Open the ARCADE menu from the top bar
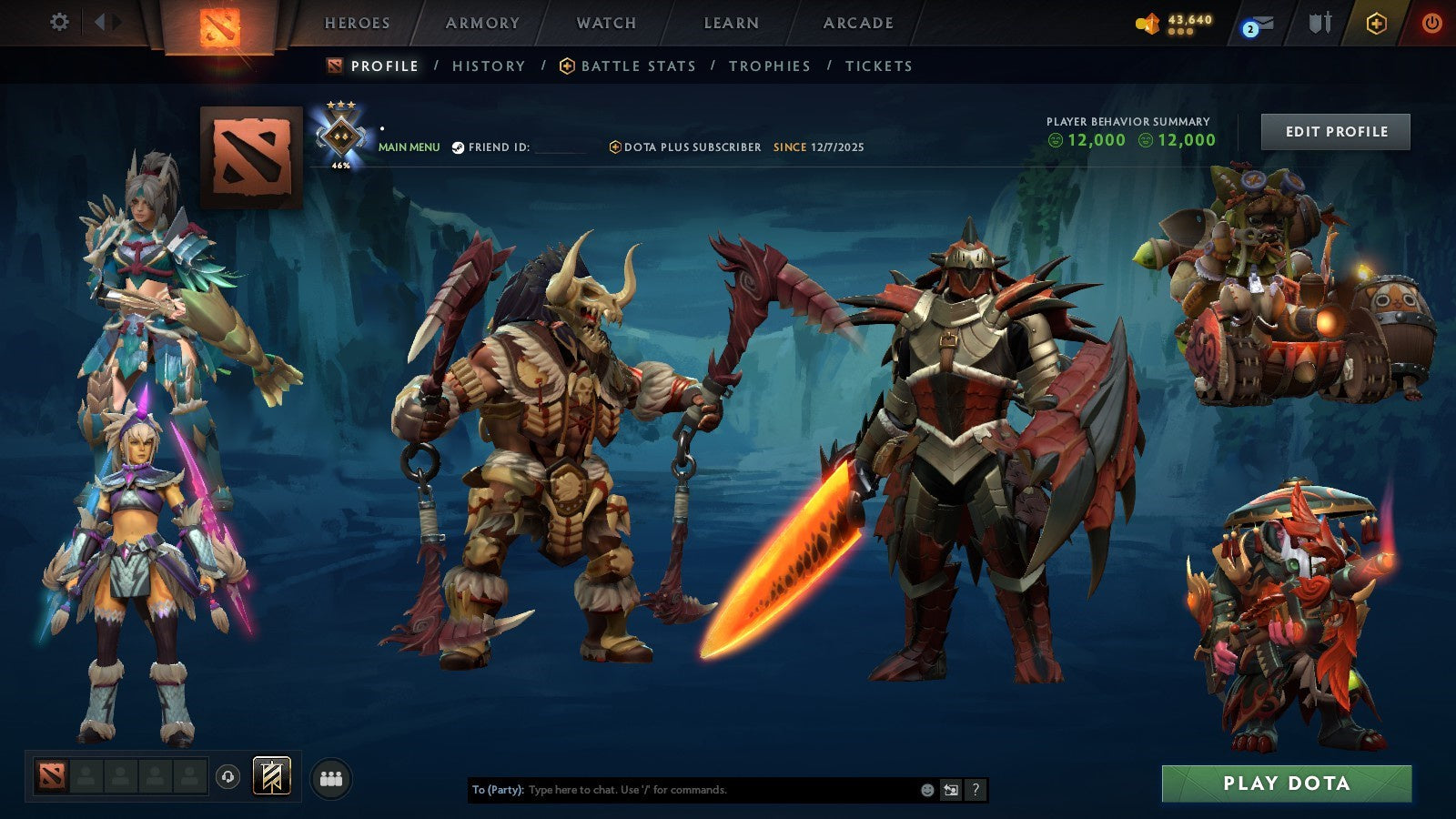Image resolution: width=1456 pixels, height=819 pixels. pyautogui.click(x=859, y=22)
